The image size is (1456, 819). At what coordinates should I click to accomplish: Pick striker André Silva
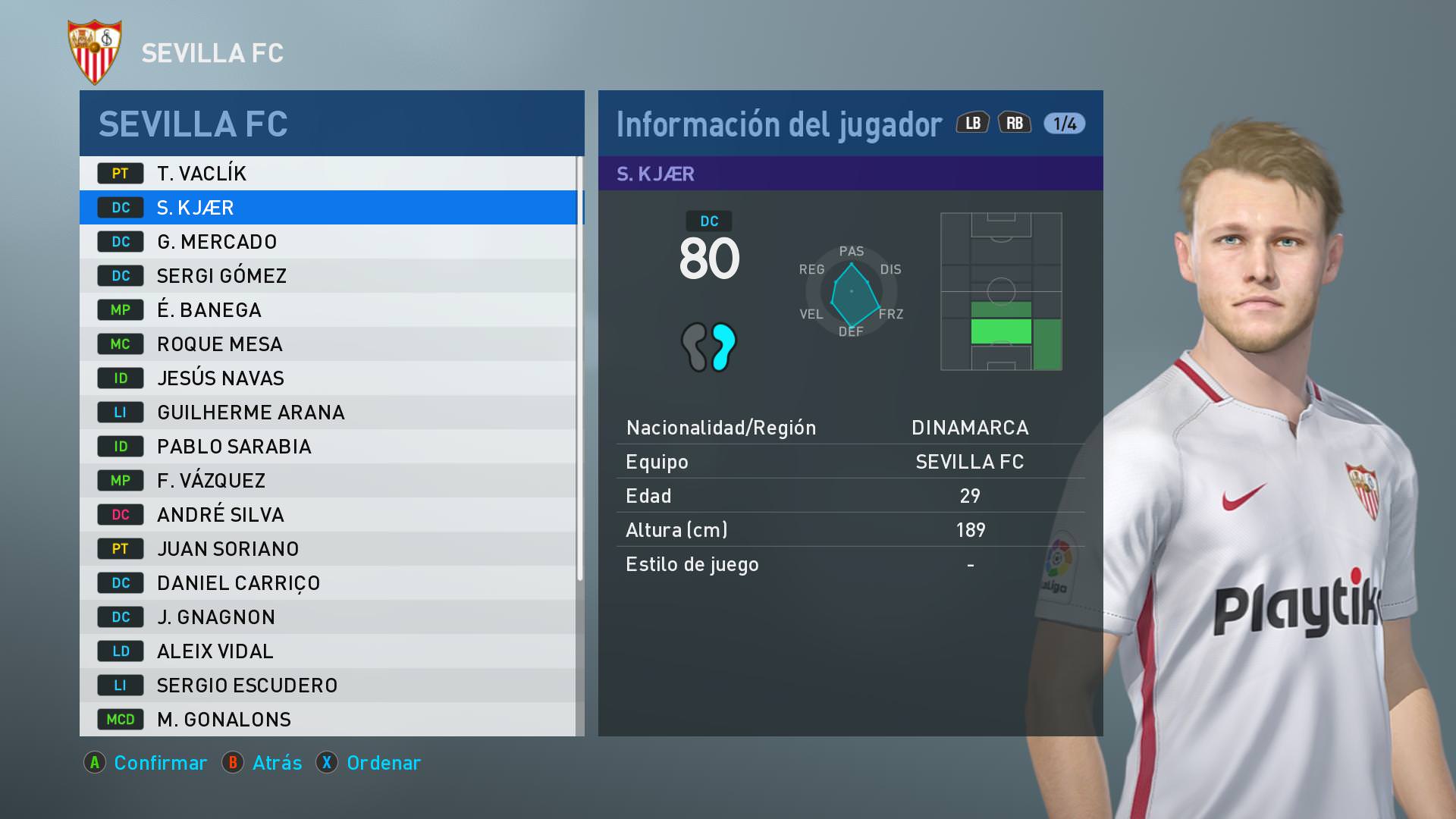328,515
